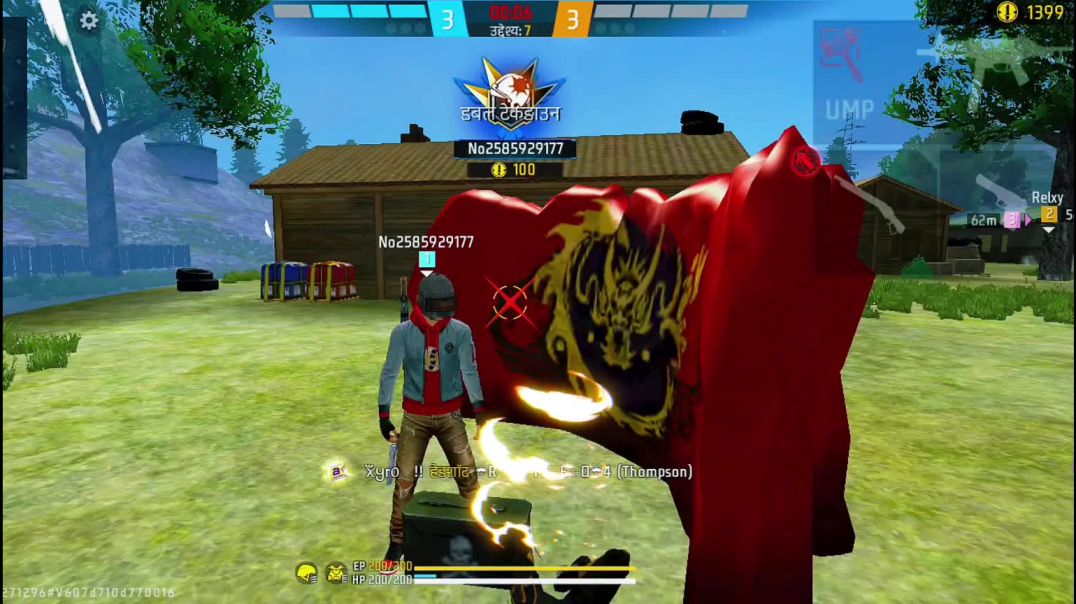Tap the yellow helmet status icon
This screenshot has width=1076, height=604.
(306, 572)
